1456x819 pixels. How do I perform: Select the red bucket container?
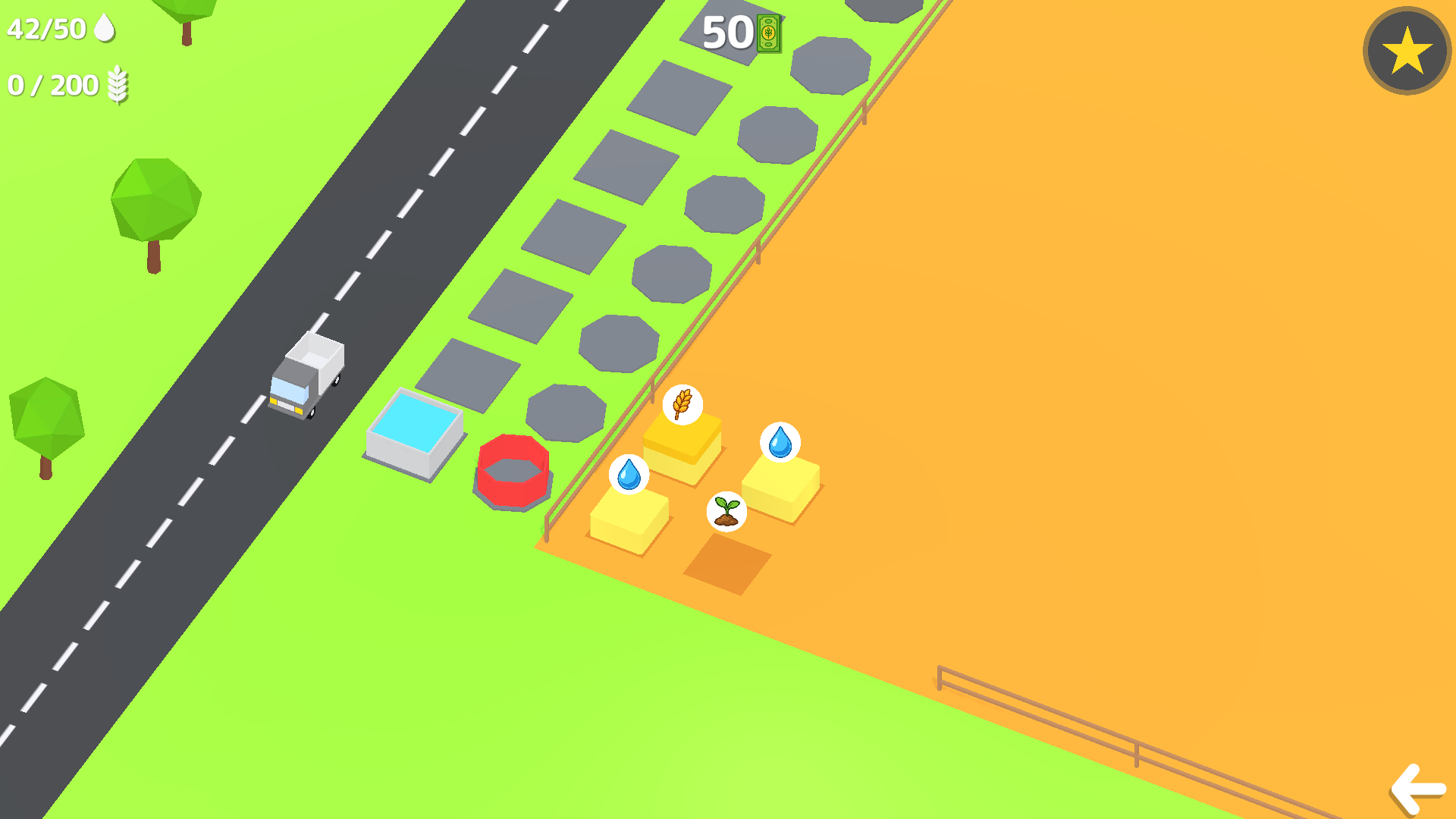coord(515,469)
